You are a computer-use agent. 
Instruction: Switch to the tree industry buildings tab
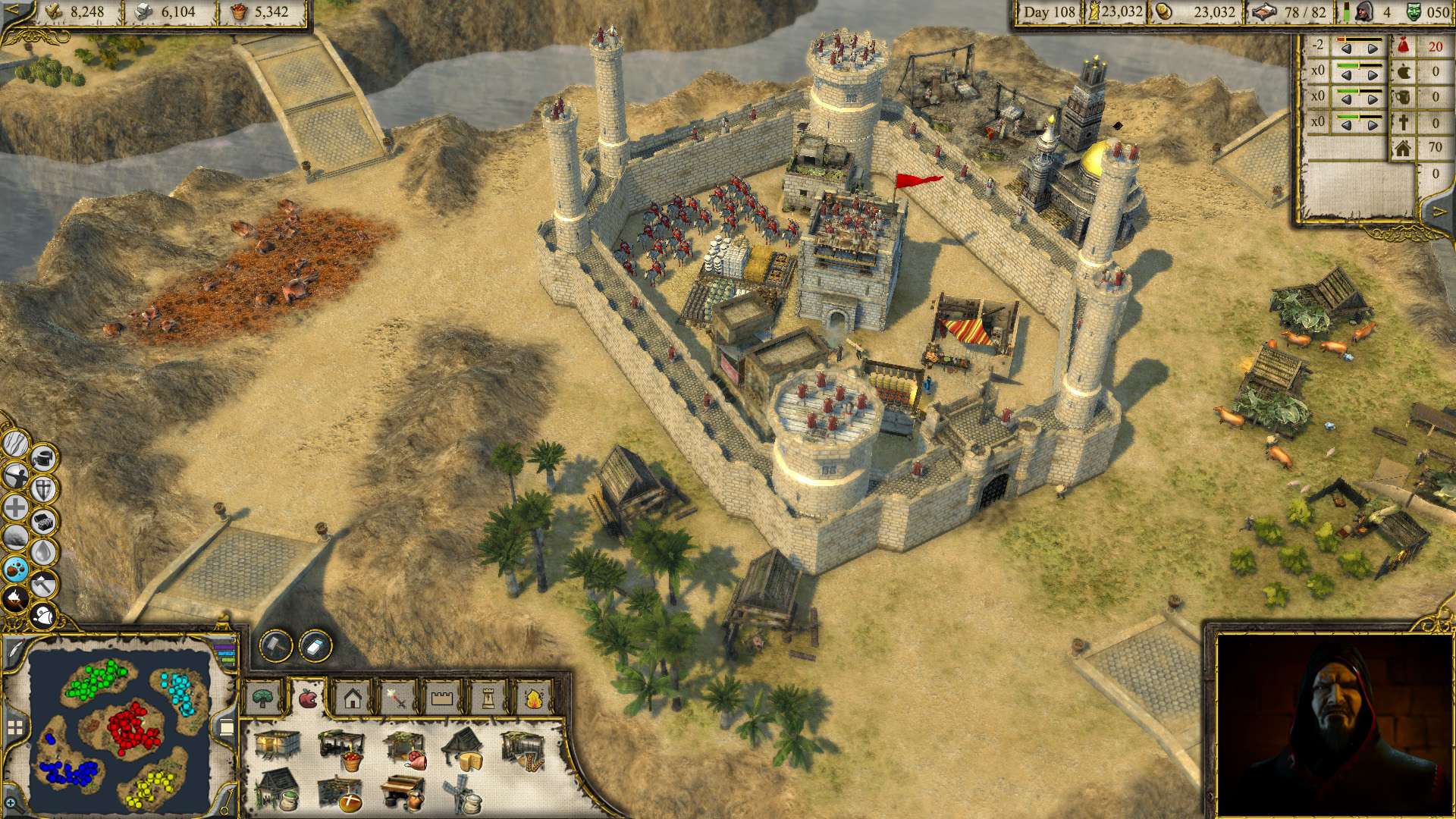[x=263, y=697]
